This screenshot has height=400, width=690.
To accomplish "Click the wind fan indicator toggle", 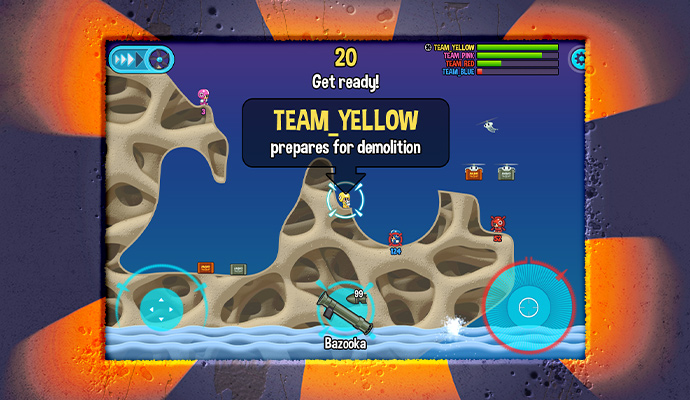I will (x=157, y=59).
